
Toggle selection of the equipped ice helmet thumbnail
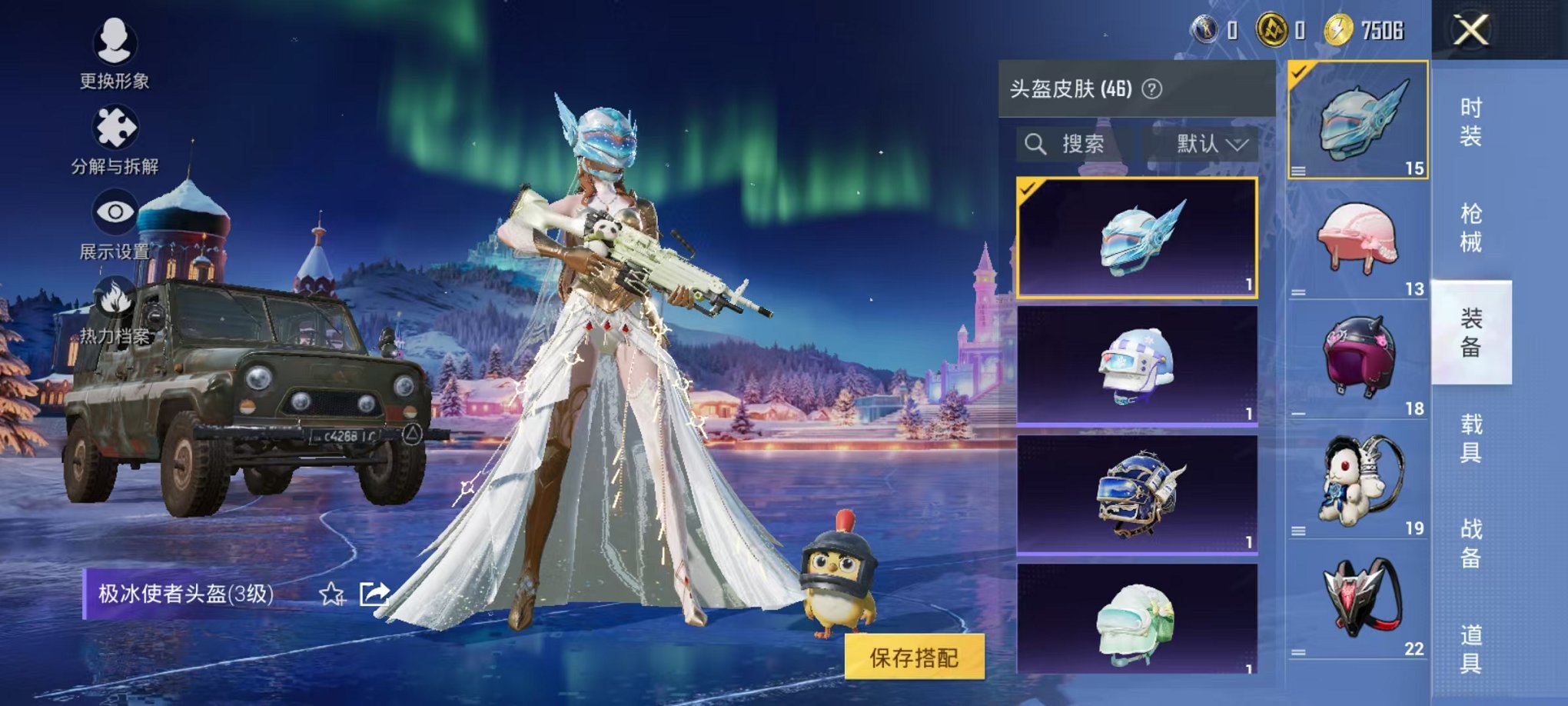(x=1359, y=123)
